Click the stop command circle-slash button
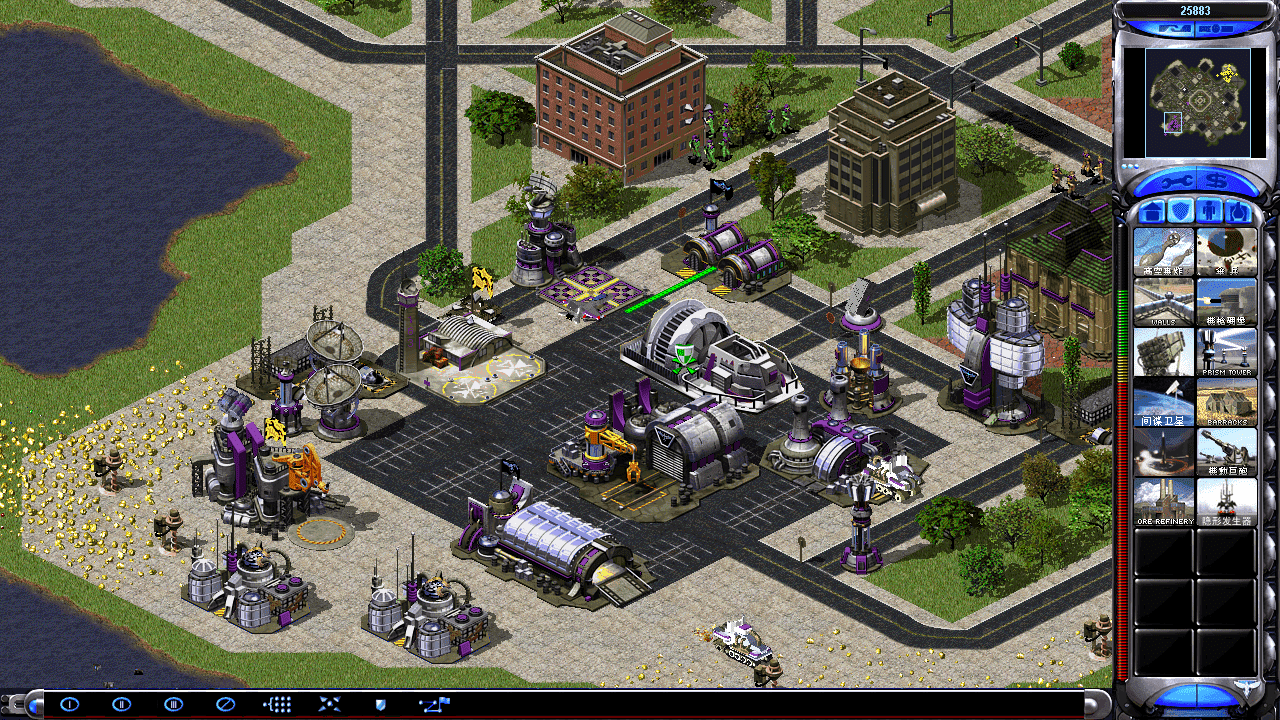Screen dimensions: 1280x720 (225, 704)
